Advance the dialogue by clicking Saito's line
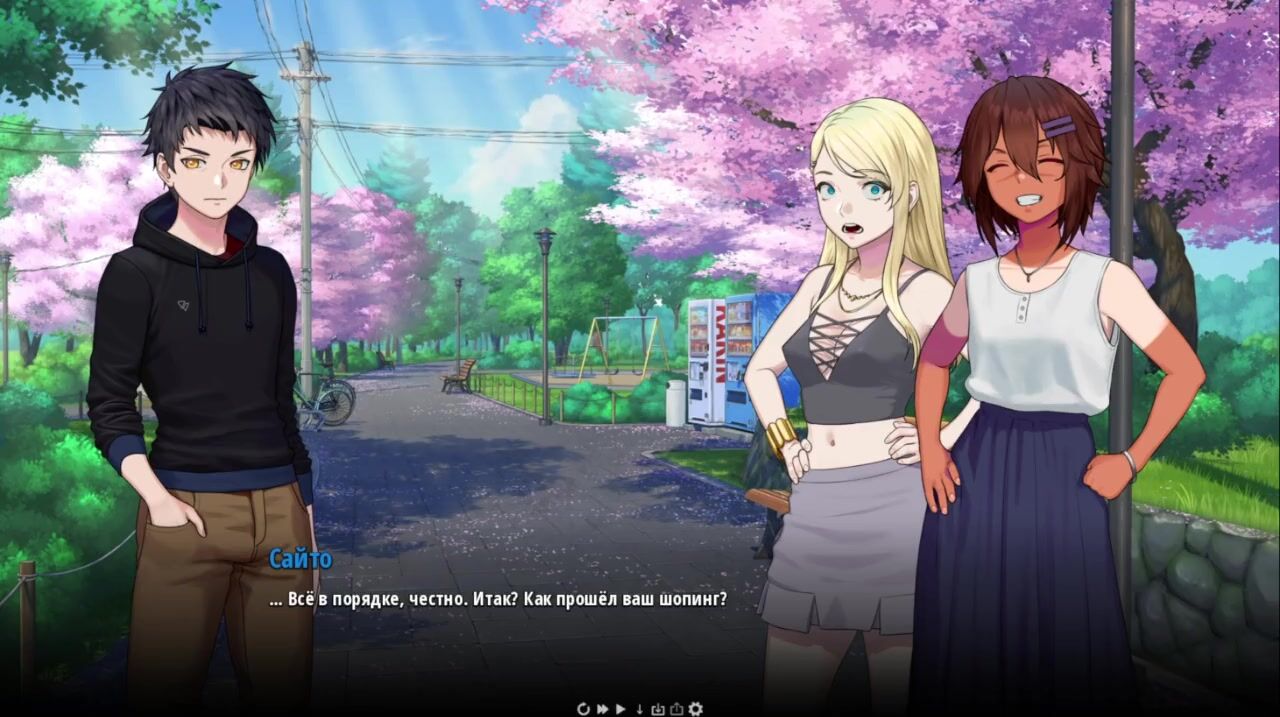This screenshot has height=717, width=1280. tap(498, 600)
